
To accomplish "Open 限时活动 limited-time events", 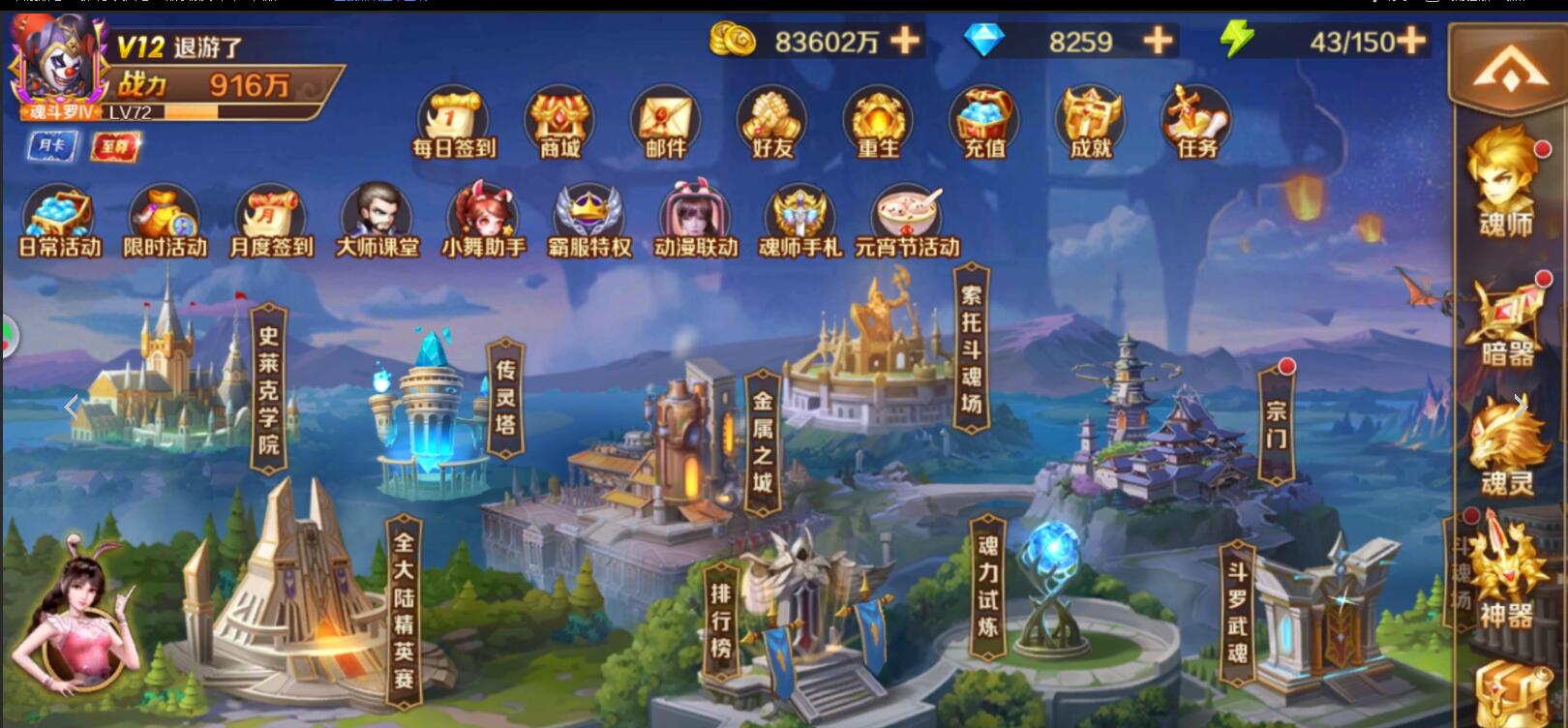I will [166, 222].
